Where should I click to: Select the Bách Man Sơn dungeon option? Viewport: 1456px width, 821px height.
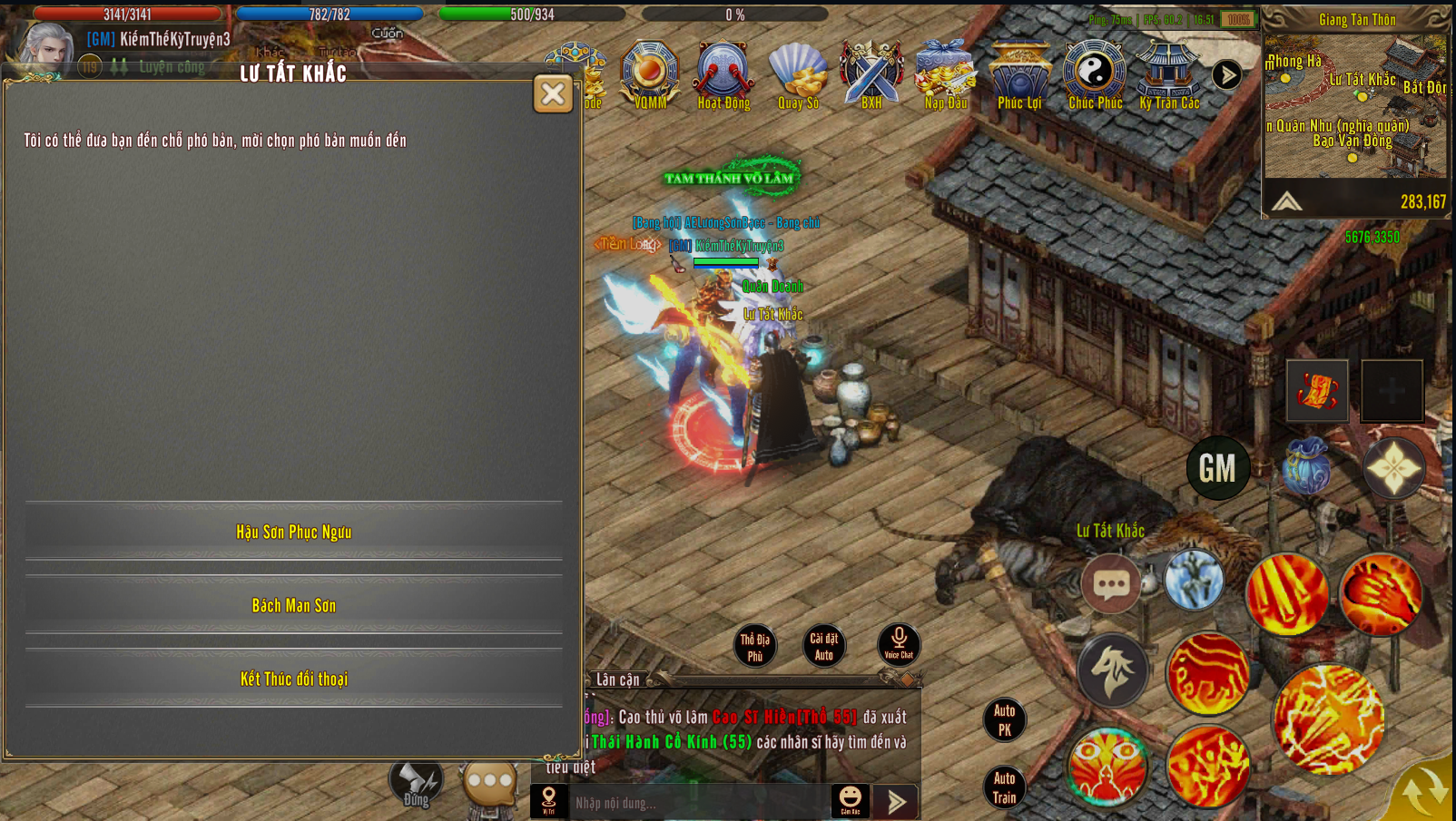point(294,606)
